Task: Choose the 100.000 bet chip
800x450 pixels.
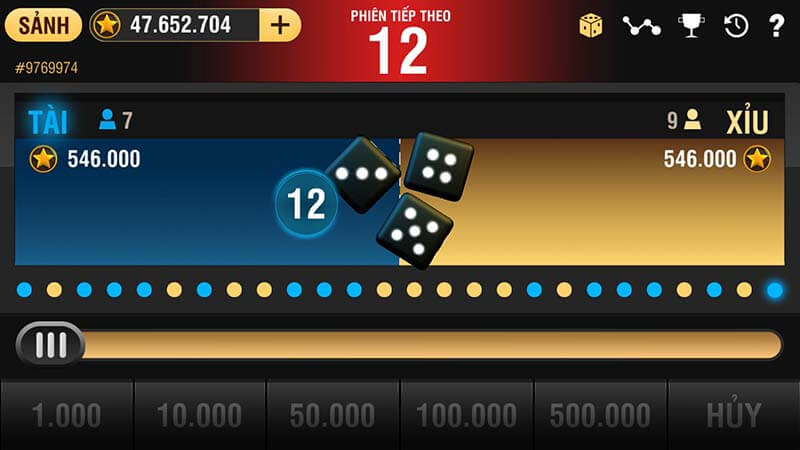Action: (x=466, y=415)
